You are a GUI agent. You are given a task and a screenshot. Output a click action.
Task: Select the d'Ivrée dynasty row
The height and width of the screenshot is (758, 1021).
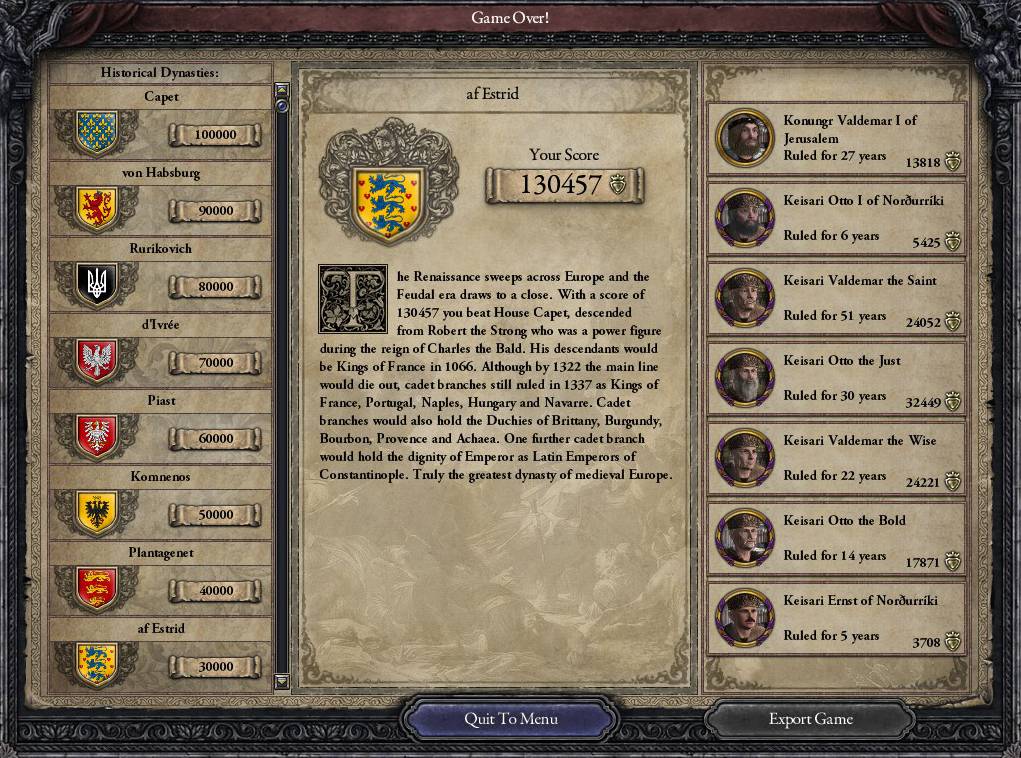[x=161, y=352]
